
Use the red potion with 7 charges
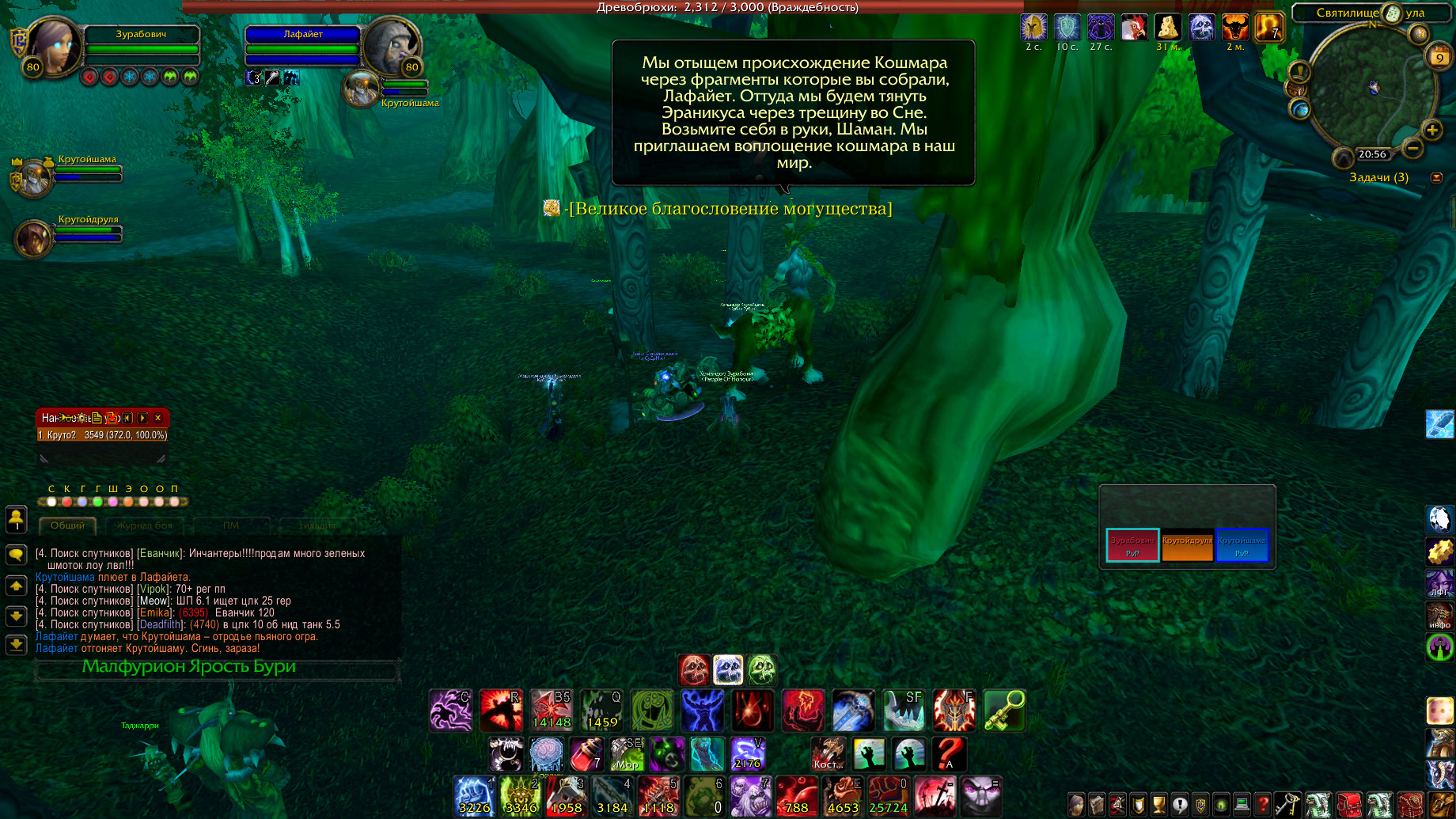click(x=586, y=754)
